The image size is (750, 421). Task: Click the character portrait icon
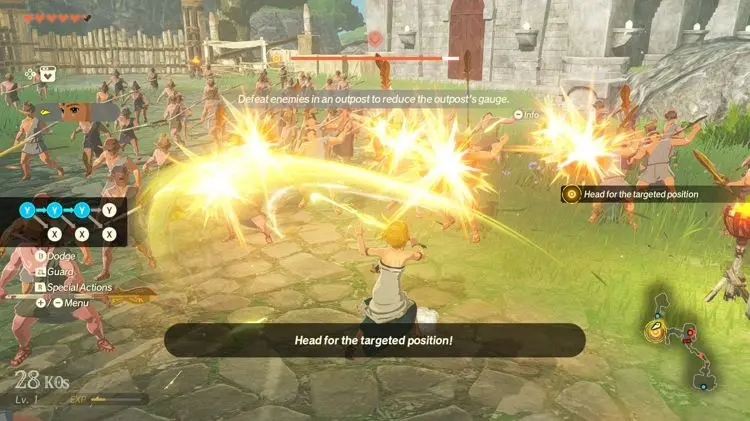tap(76, 110)
